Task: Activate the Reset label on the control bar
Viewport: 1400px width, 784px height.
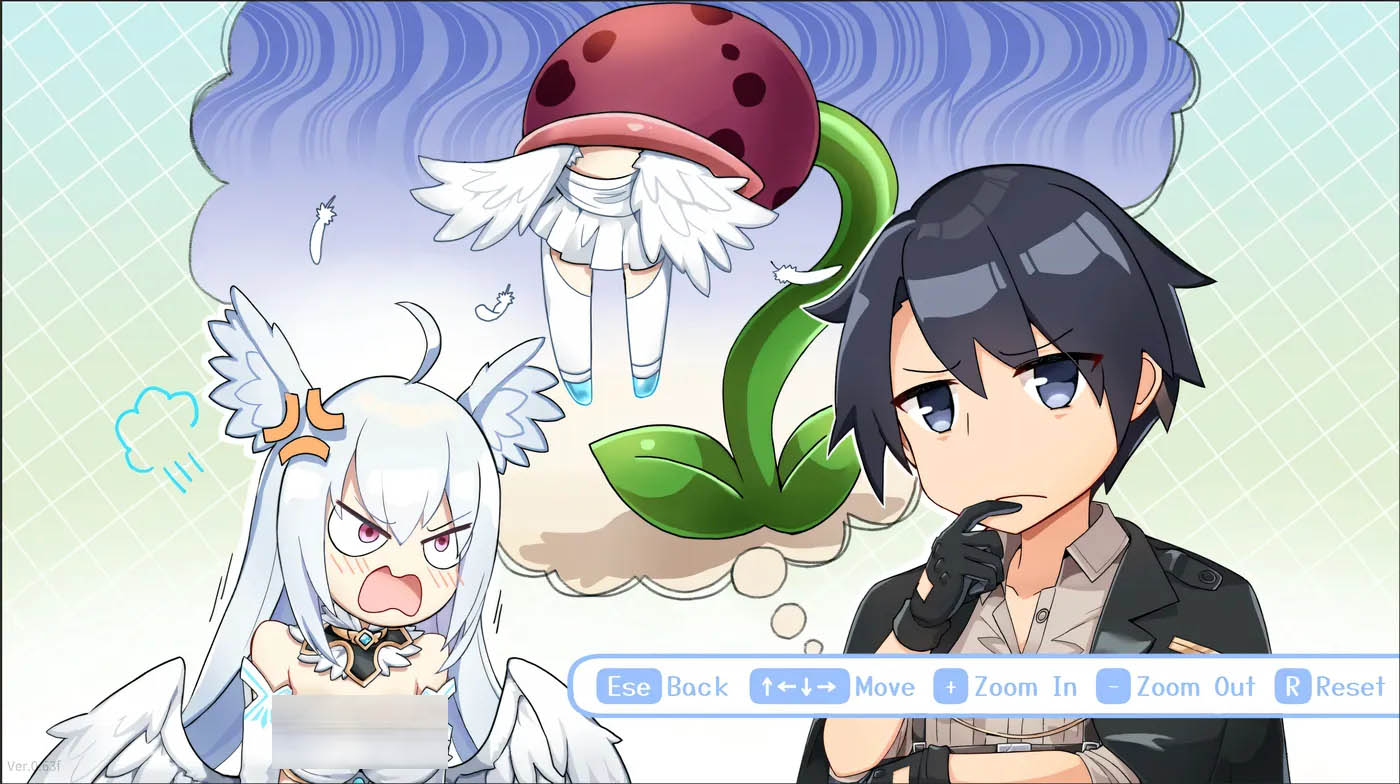Action: click(x=1350, y=687)
